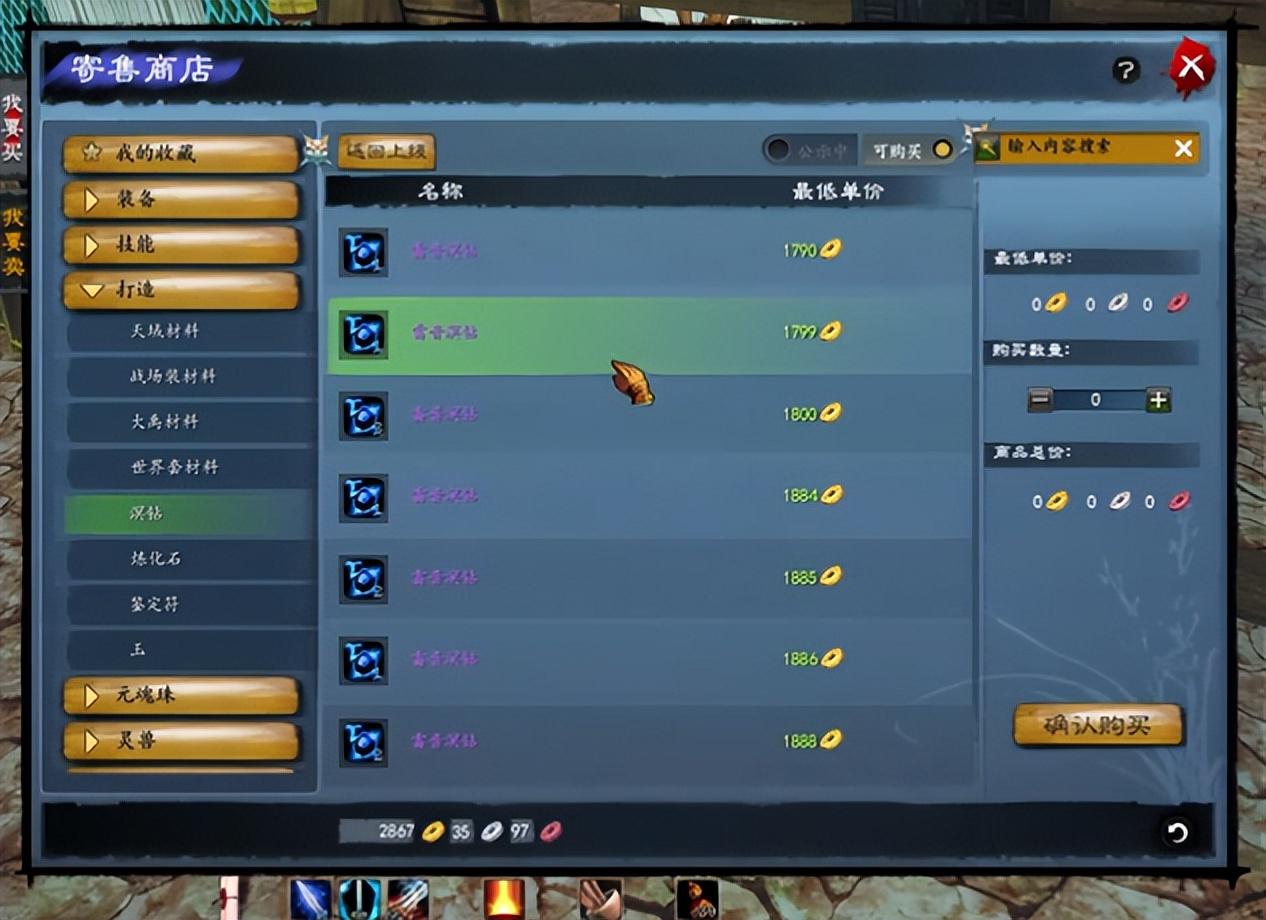This screenshot has height=920, width=1266.
Task: Refresh listings with the circular arrow button
Action: point(1177,832)
